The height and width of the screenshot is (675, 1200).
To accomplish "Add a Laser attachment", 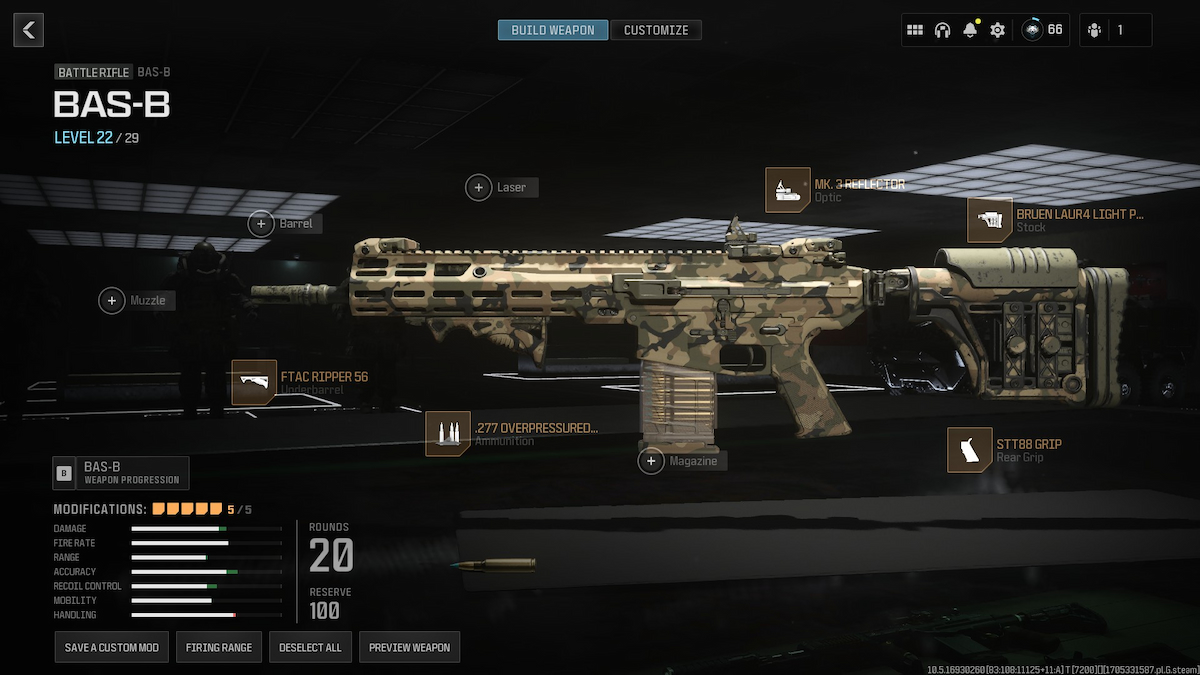I will click(480, 187).
